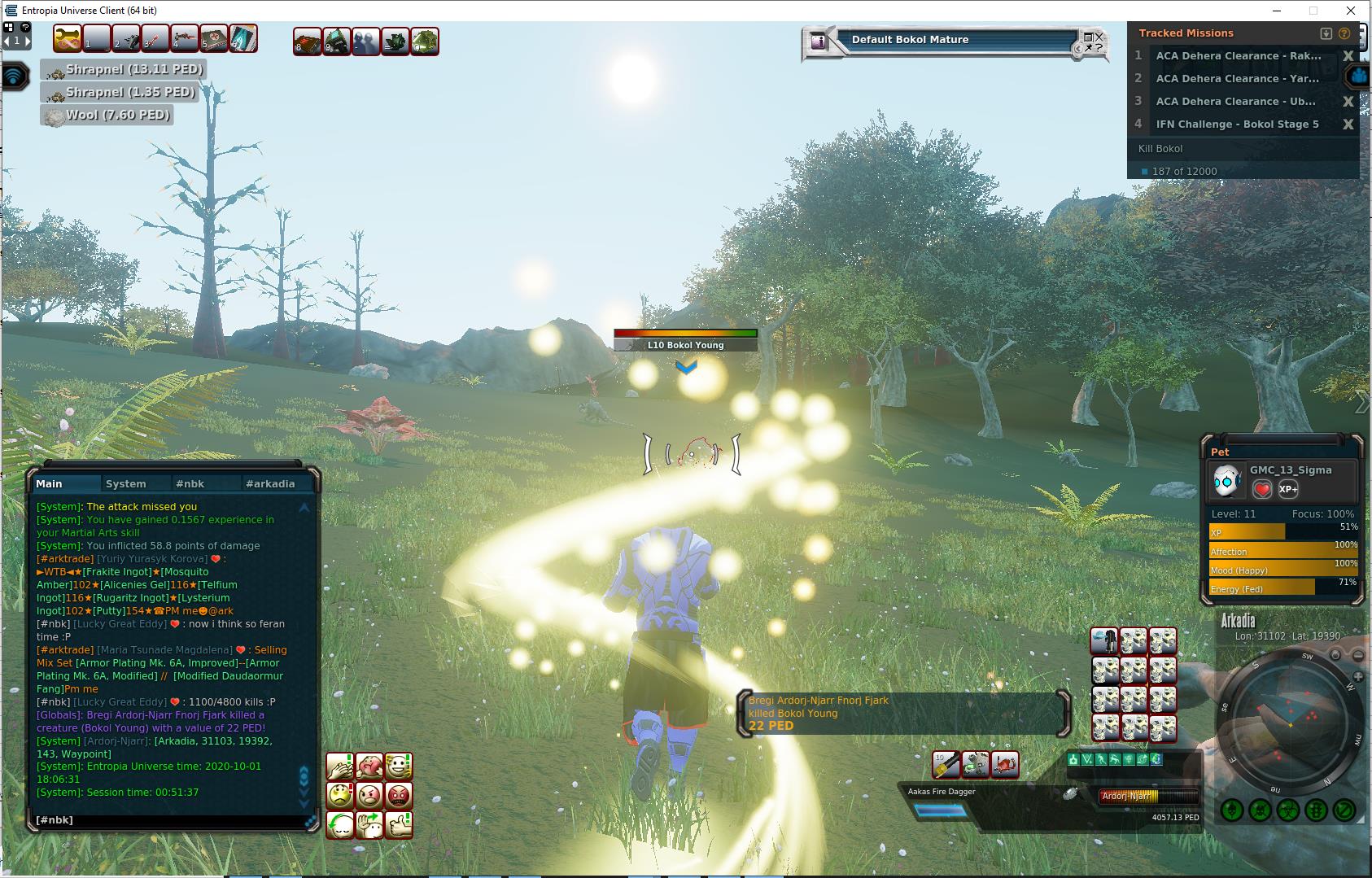Click the pet XP+ button
Image resolution: width=1372 pixels, height=878 pixels.
click(x=1288, y=489)
